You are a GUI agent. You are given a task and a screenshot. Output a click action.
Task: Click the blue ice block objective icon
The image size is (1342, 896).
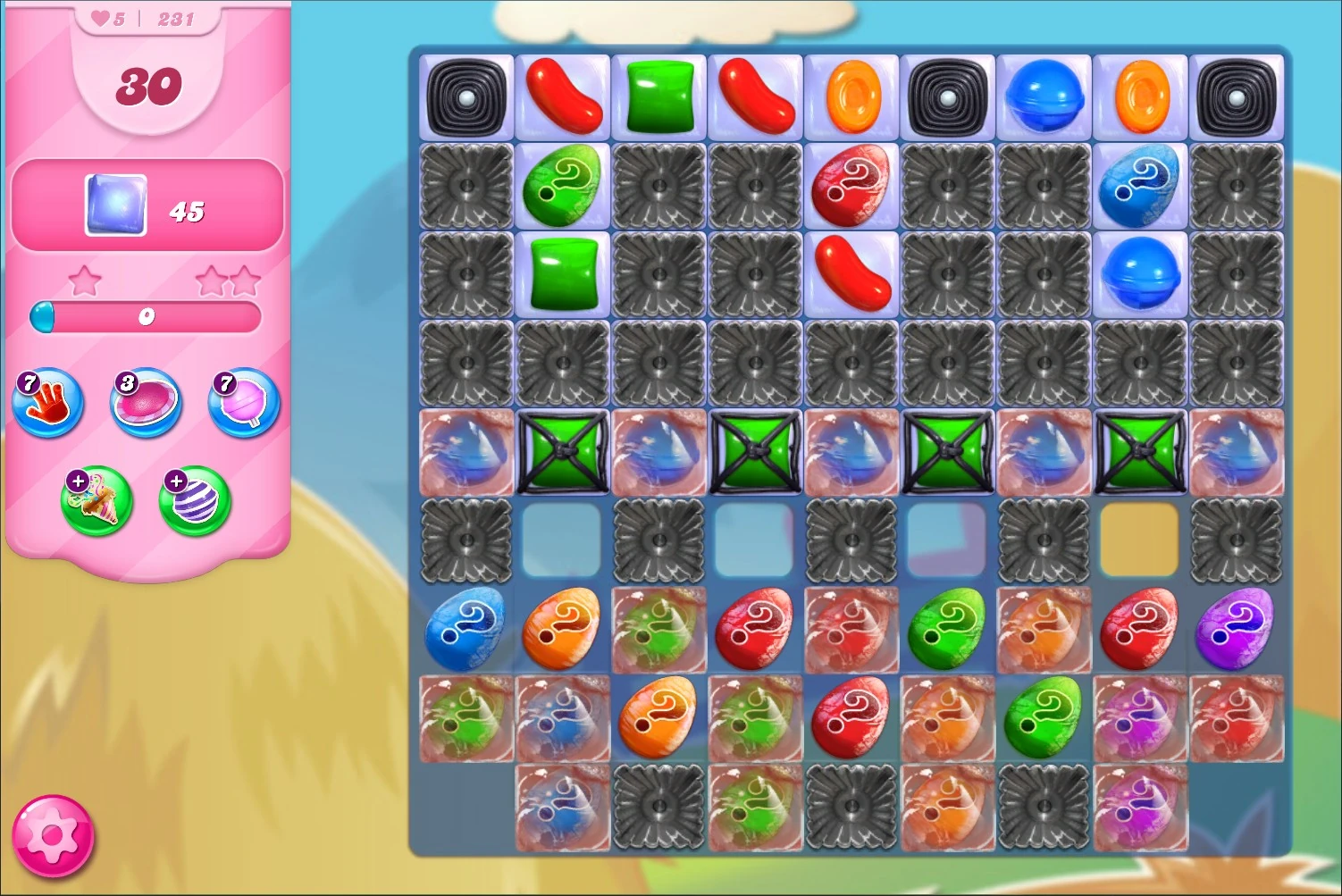(114, 205)
